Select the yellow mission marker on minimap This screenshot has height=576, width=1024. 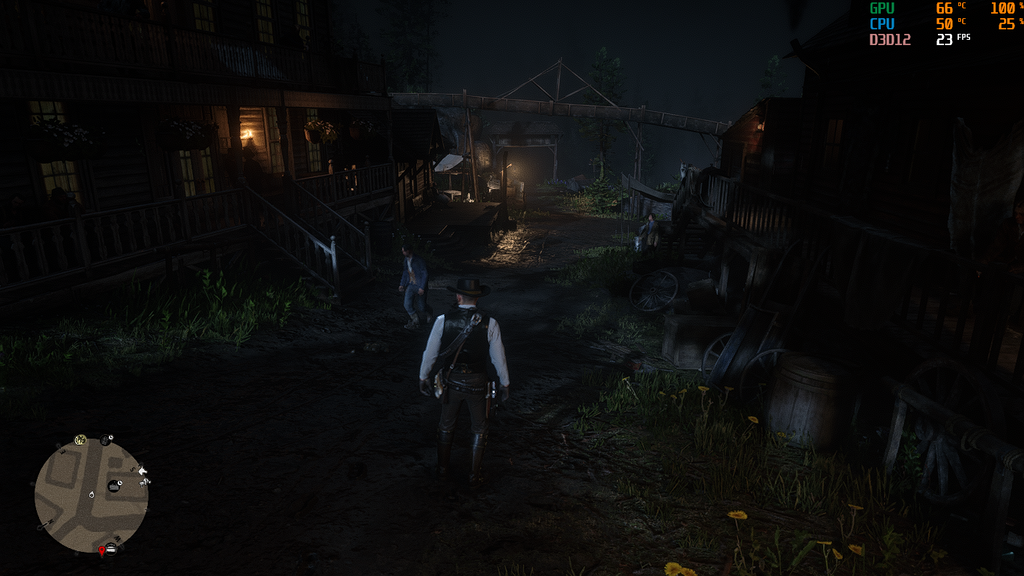coord(81,440)
